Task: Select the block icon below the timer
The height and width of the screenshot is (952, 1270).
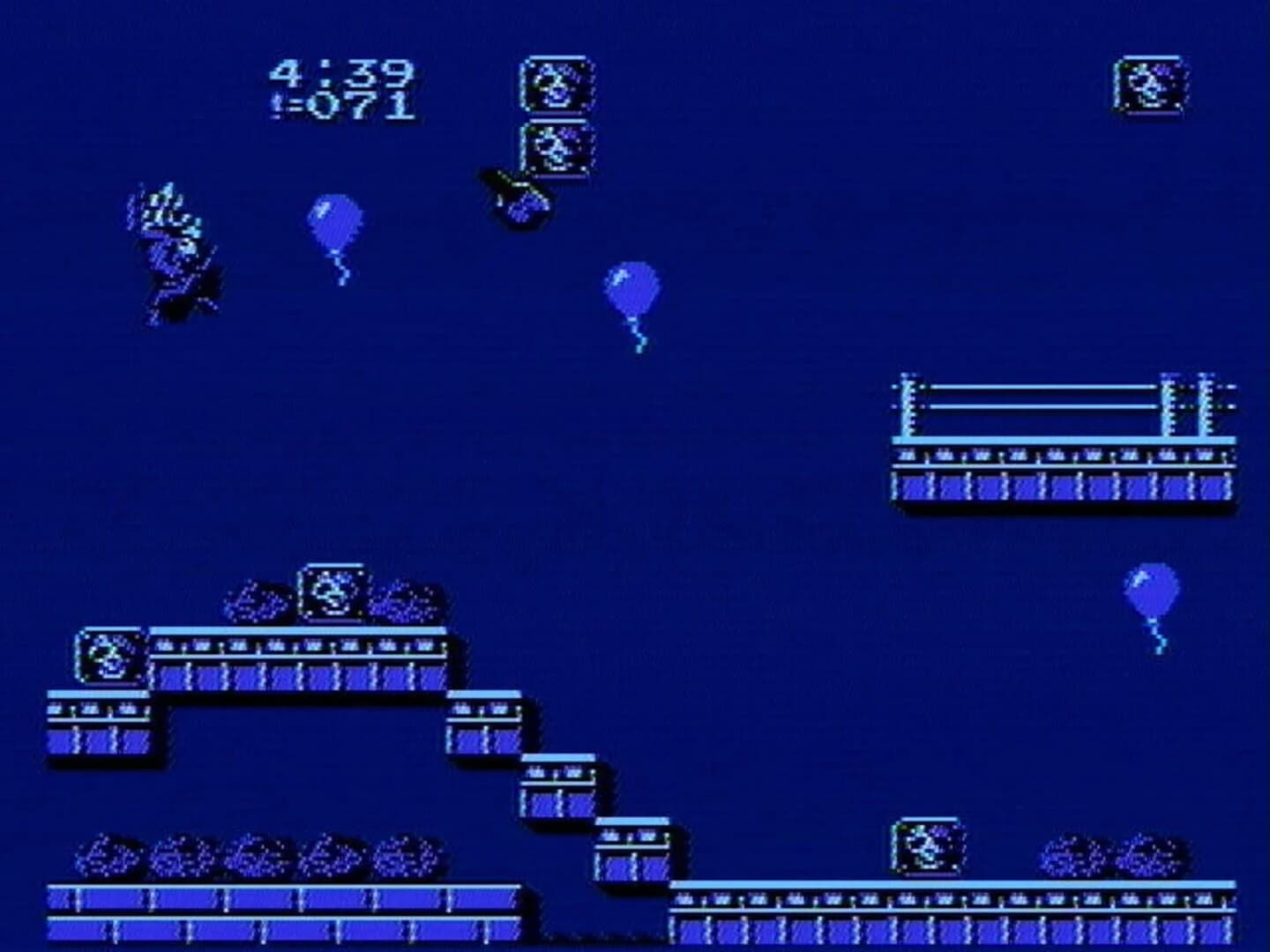Action: coord(554,84)
